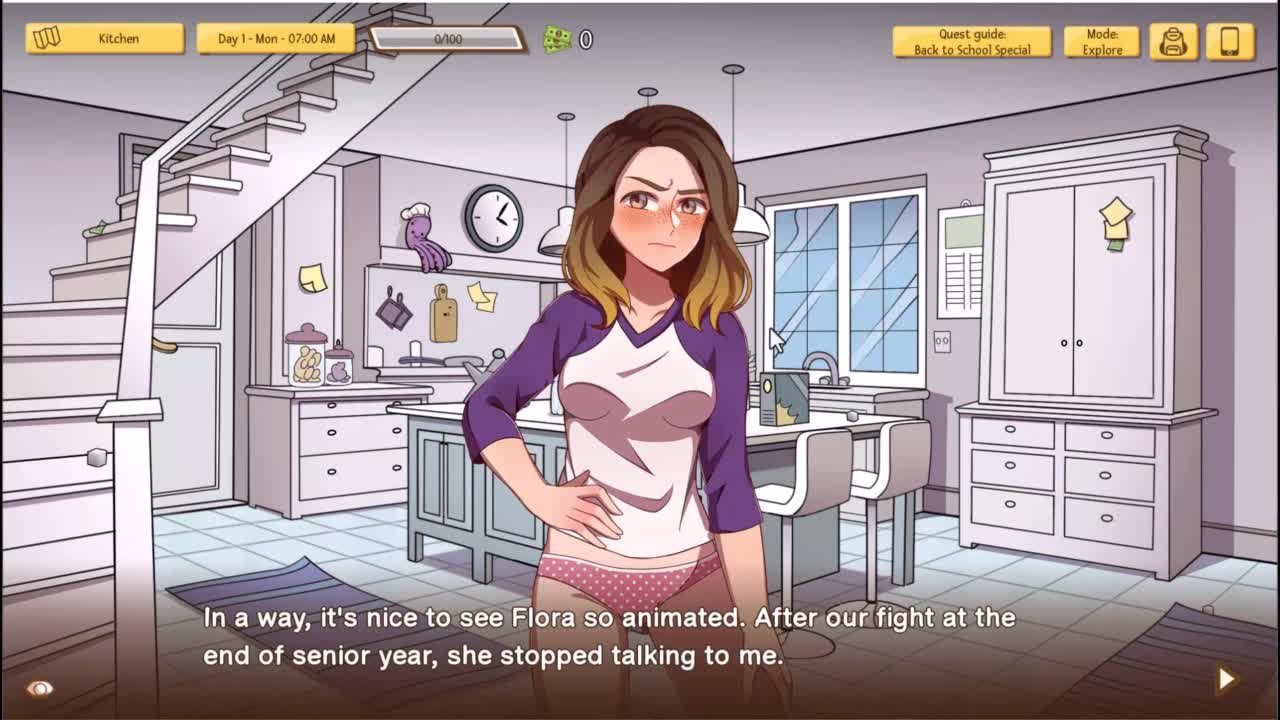Click the Day 1 Mon 07:00 AM time button
This screenshot has width=1280, height=720.
275,39
